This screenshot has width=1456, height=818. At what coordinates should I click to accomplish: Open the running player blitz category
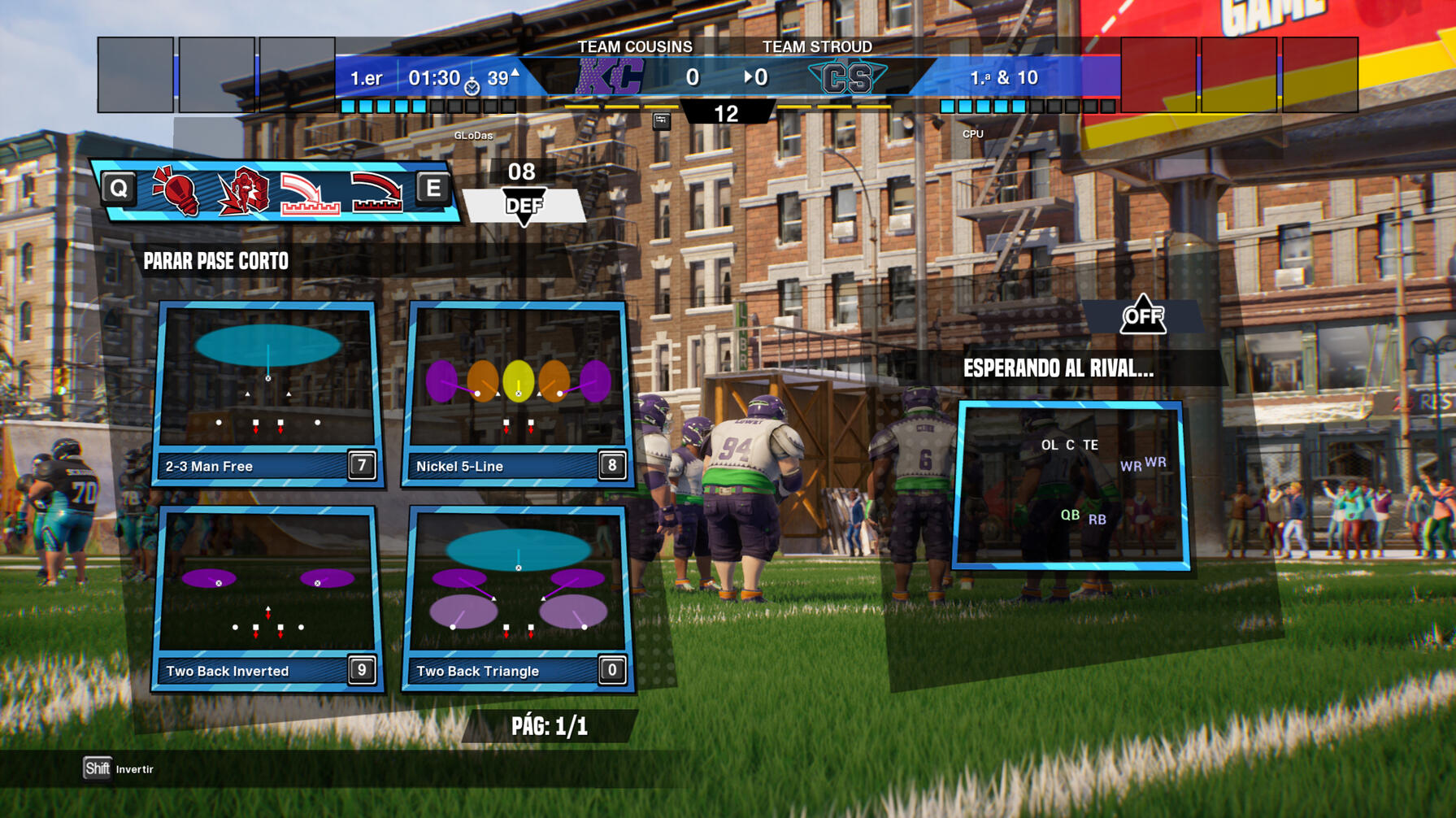point(243,192)
